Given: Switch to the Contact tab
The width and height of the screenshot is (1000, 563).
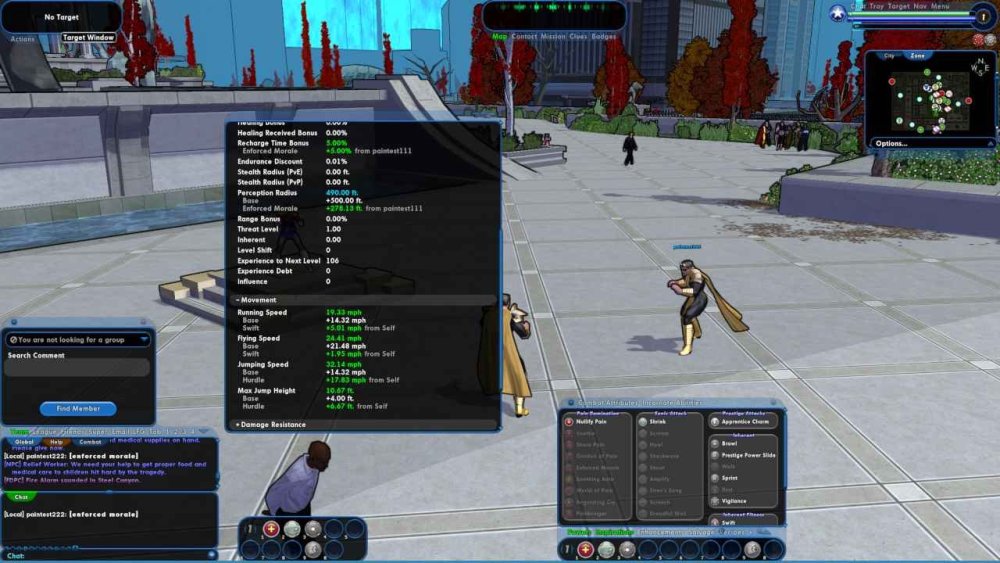Looking at the screenshot, I should click(524, 37).
